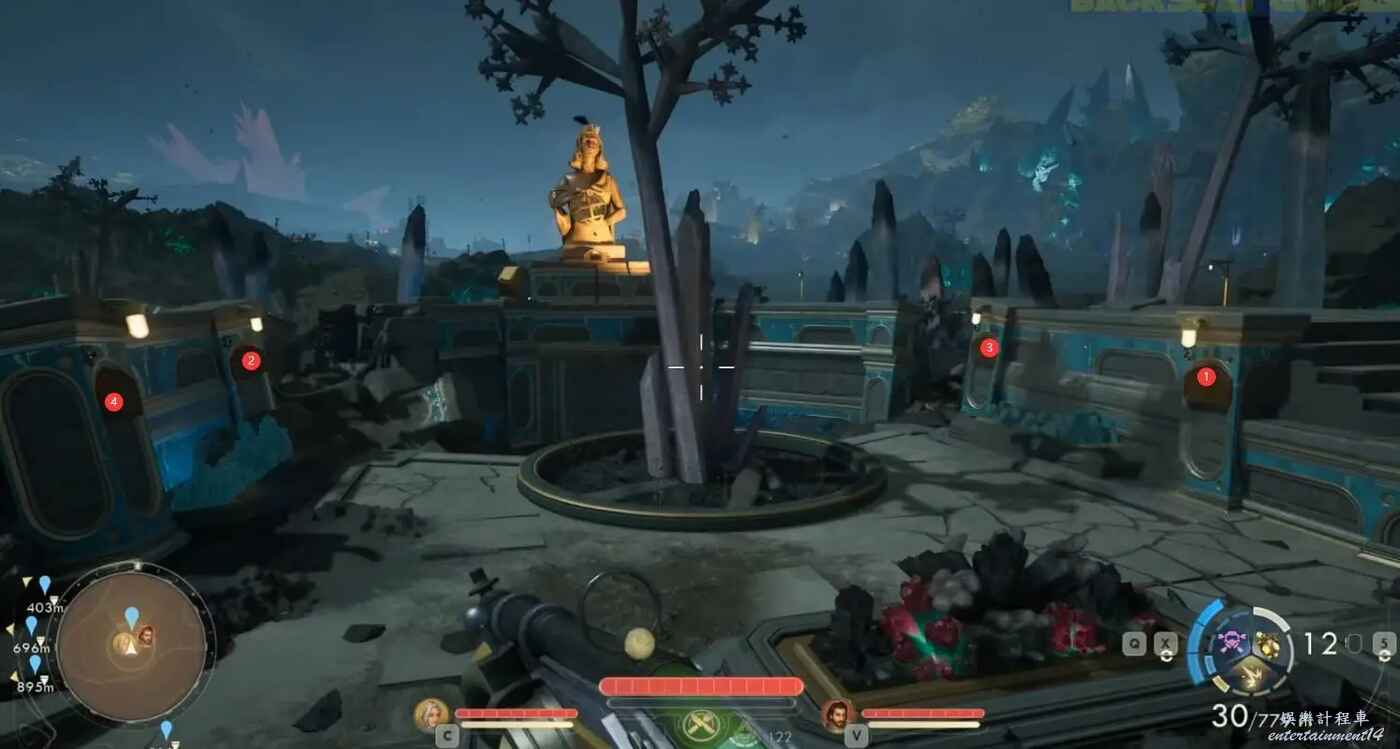Click the red marker numbered 3
This screenshot has width=1400, height=749.
(989, 348)
